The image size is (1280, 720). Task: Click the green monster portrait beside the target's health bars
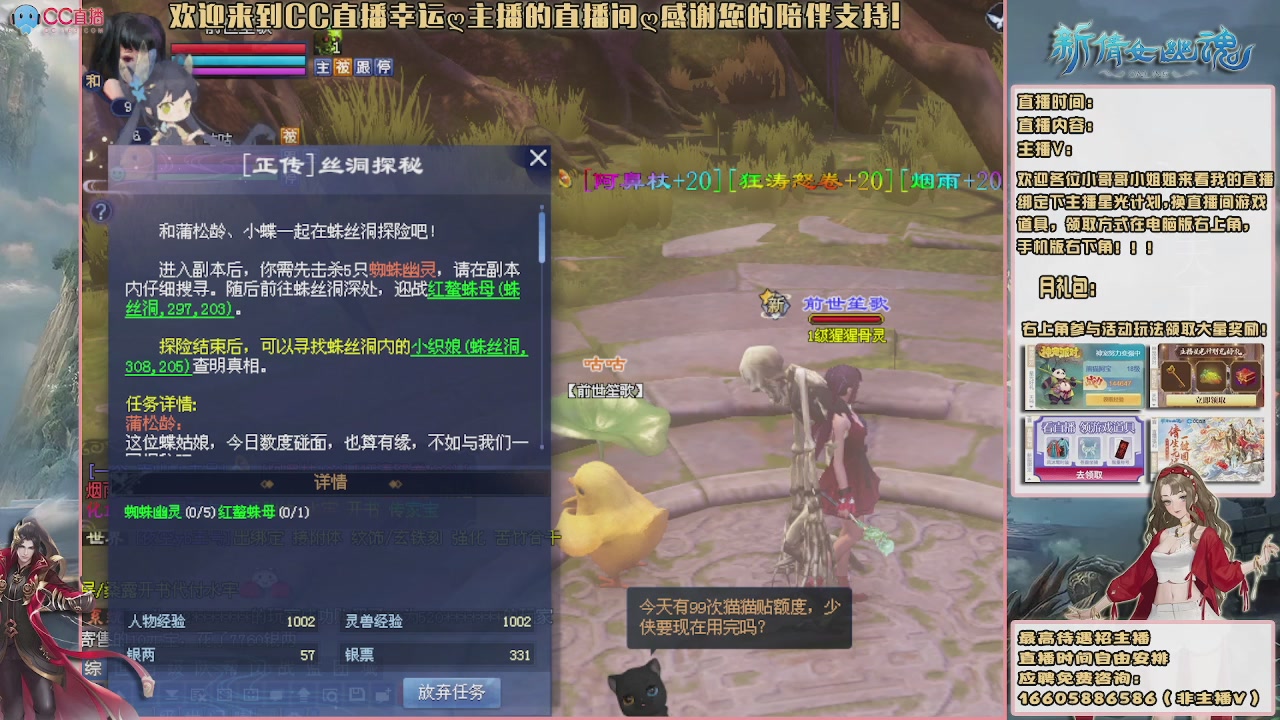click(x=326, y=42)
